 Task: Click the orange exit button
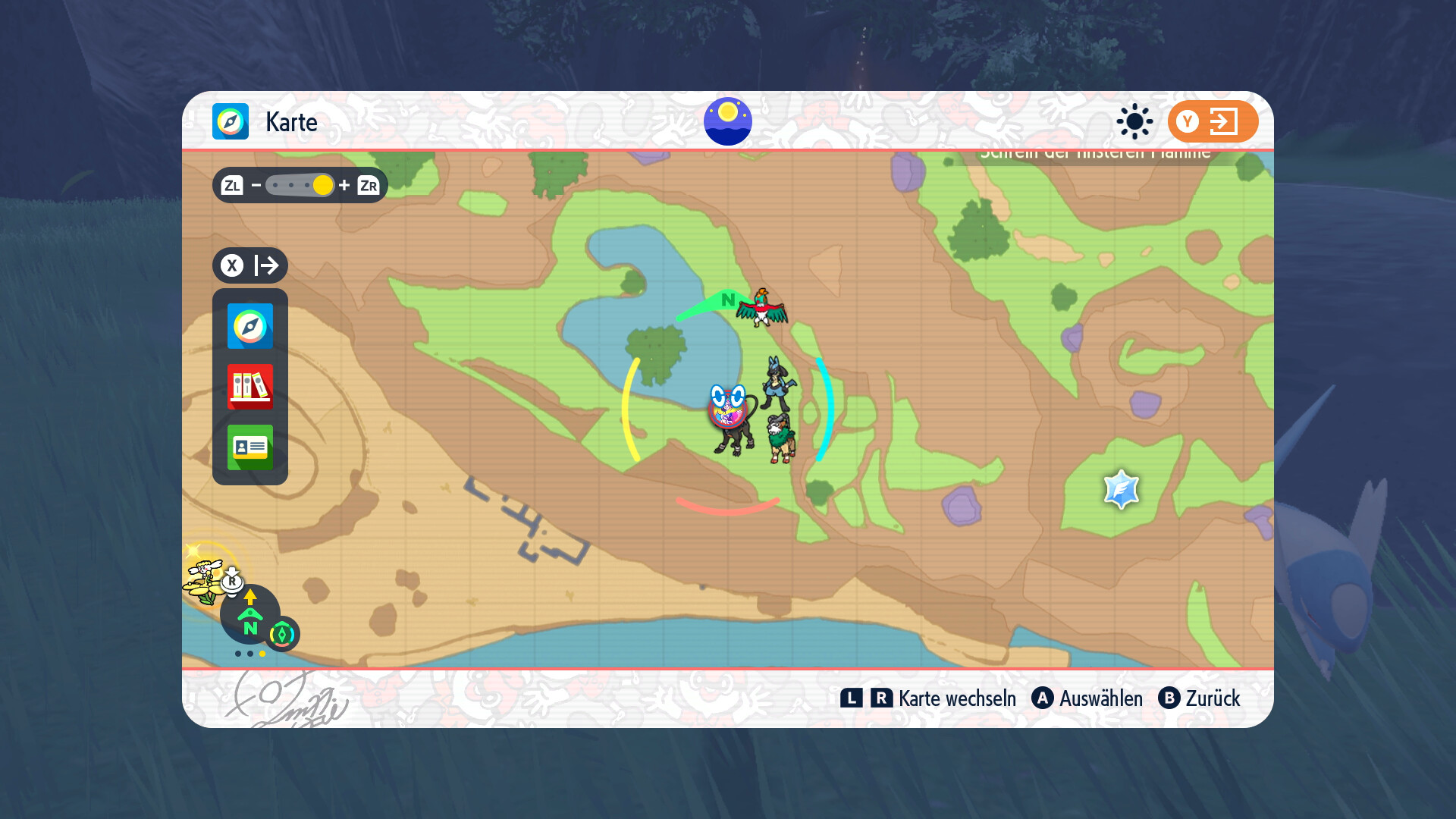(x=1213, y=121)
